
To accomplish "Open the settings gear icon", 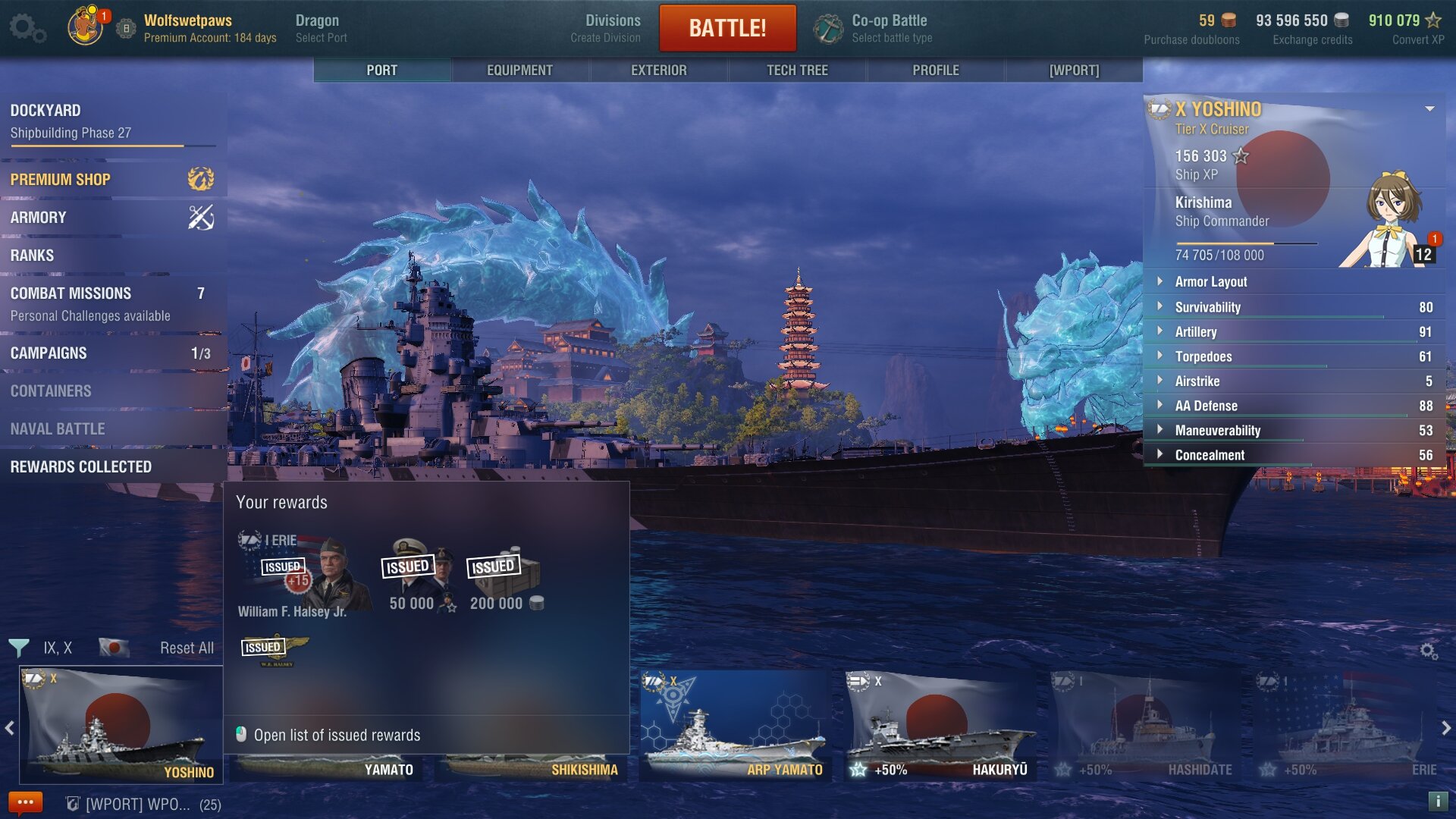I will click(x=27, y=28).
